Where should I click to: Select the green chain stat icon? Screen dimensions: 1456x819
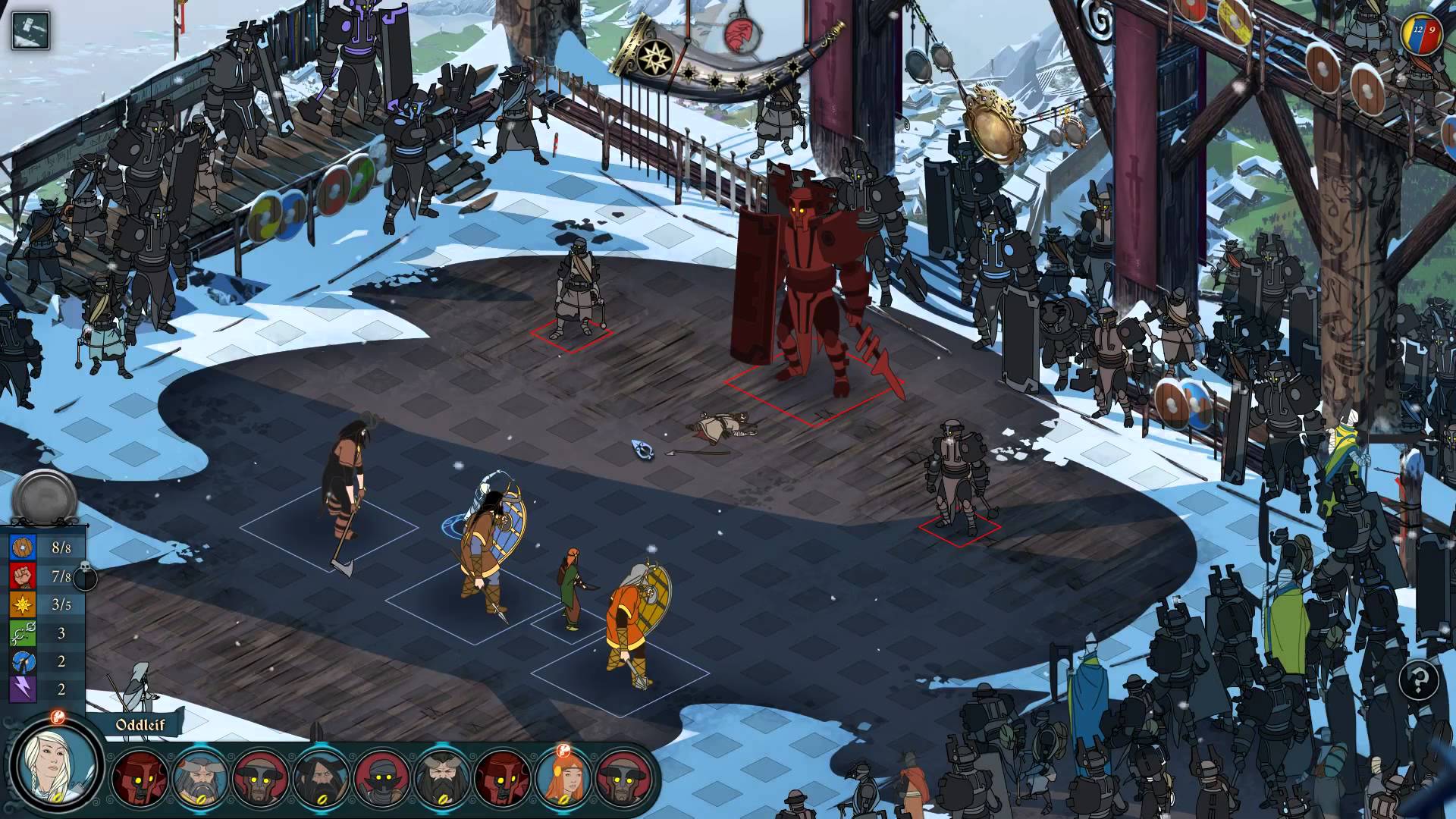tap(23, 632)
